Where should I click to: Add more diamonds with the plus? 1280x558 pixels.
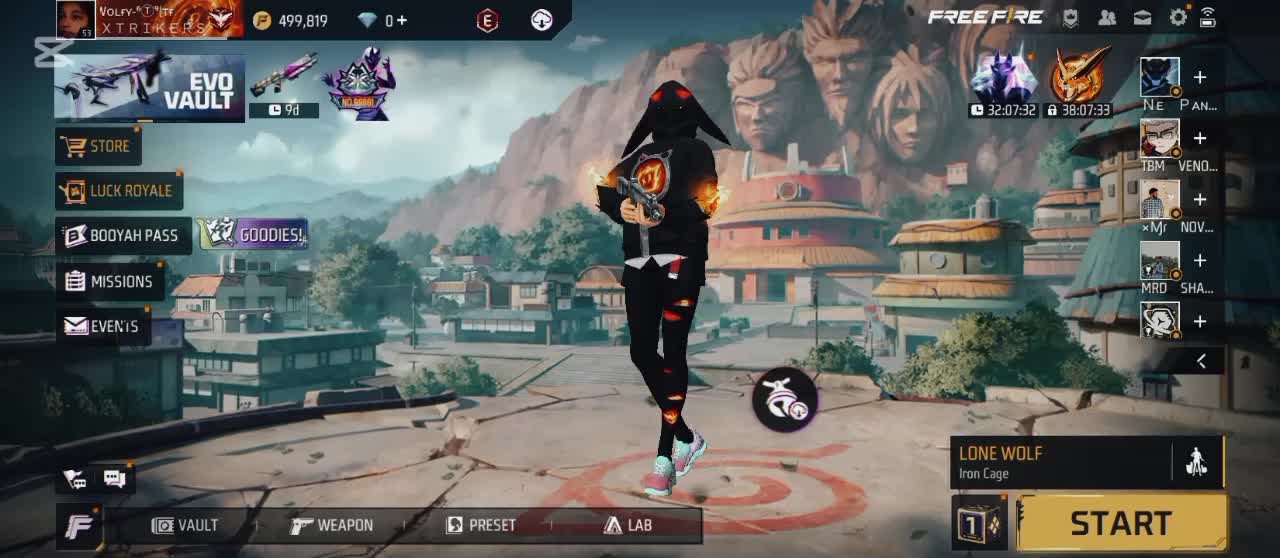[402, 20]
